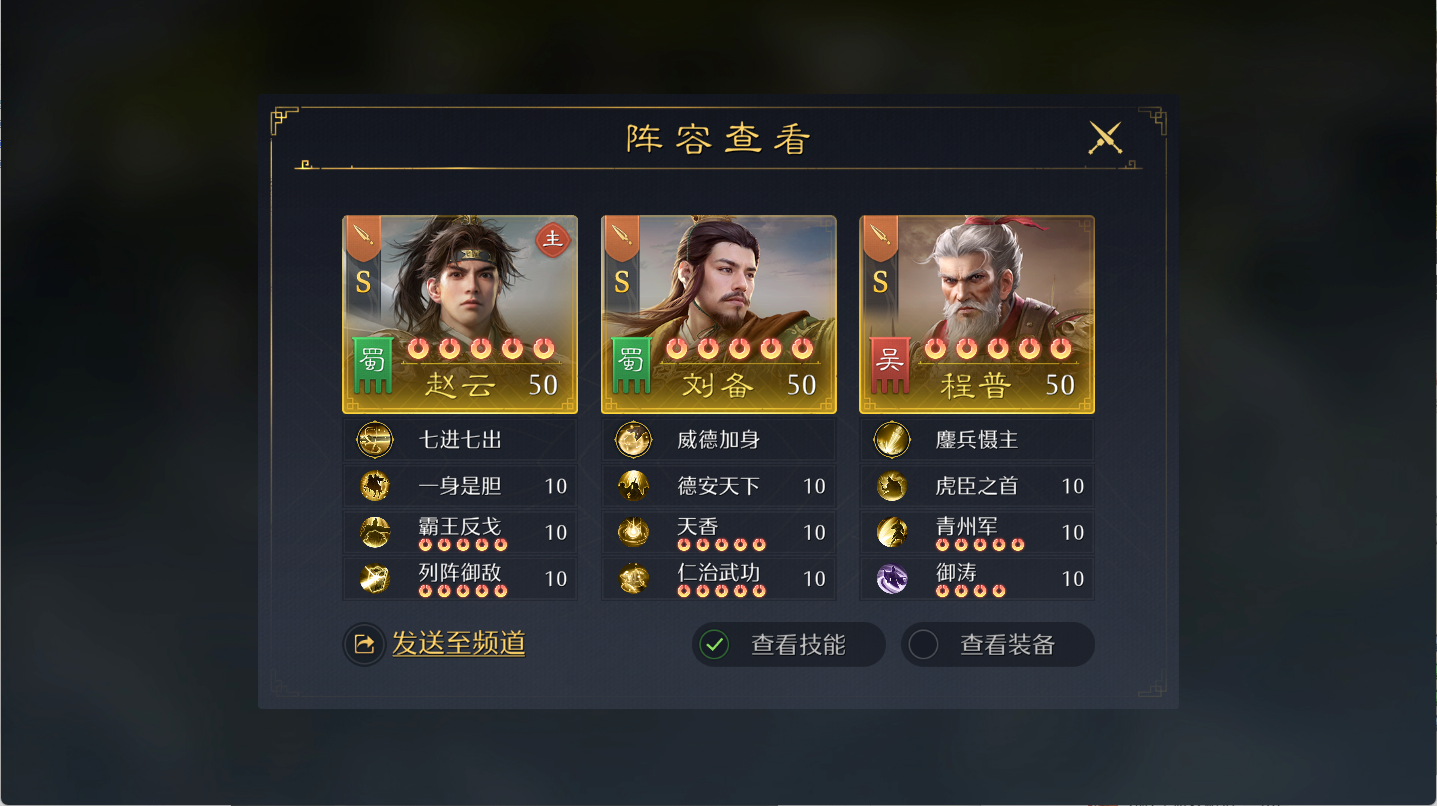Click the red 主 leader badge on 赵云's card
This screenshot has height=806, width=1437.
(x=552, y=241)
